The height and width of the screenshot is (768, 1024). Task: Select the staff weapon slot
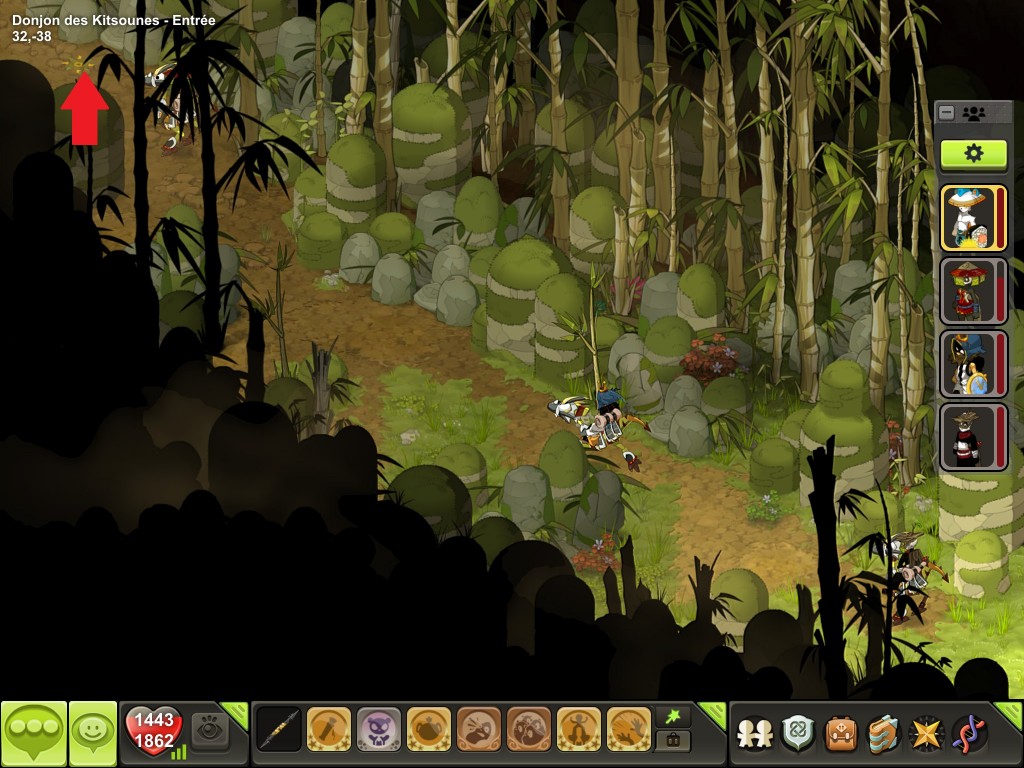tap(279, 729)
